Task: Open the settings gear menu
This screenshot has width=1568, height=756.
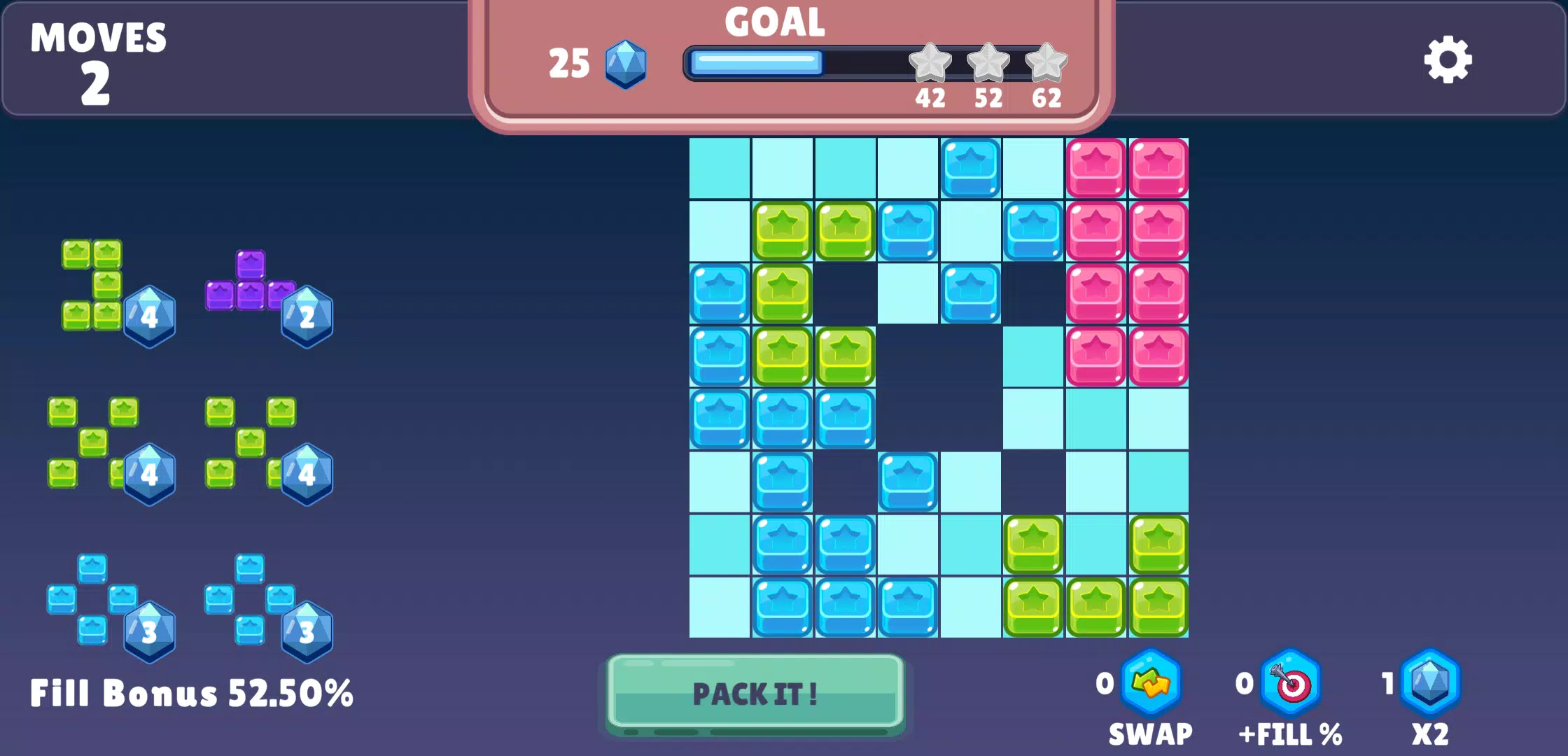Action: click(x=1448, y=61)
